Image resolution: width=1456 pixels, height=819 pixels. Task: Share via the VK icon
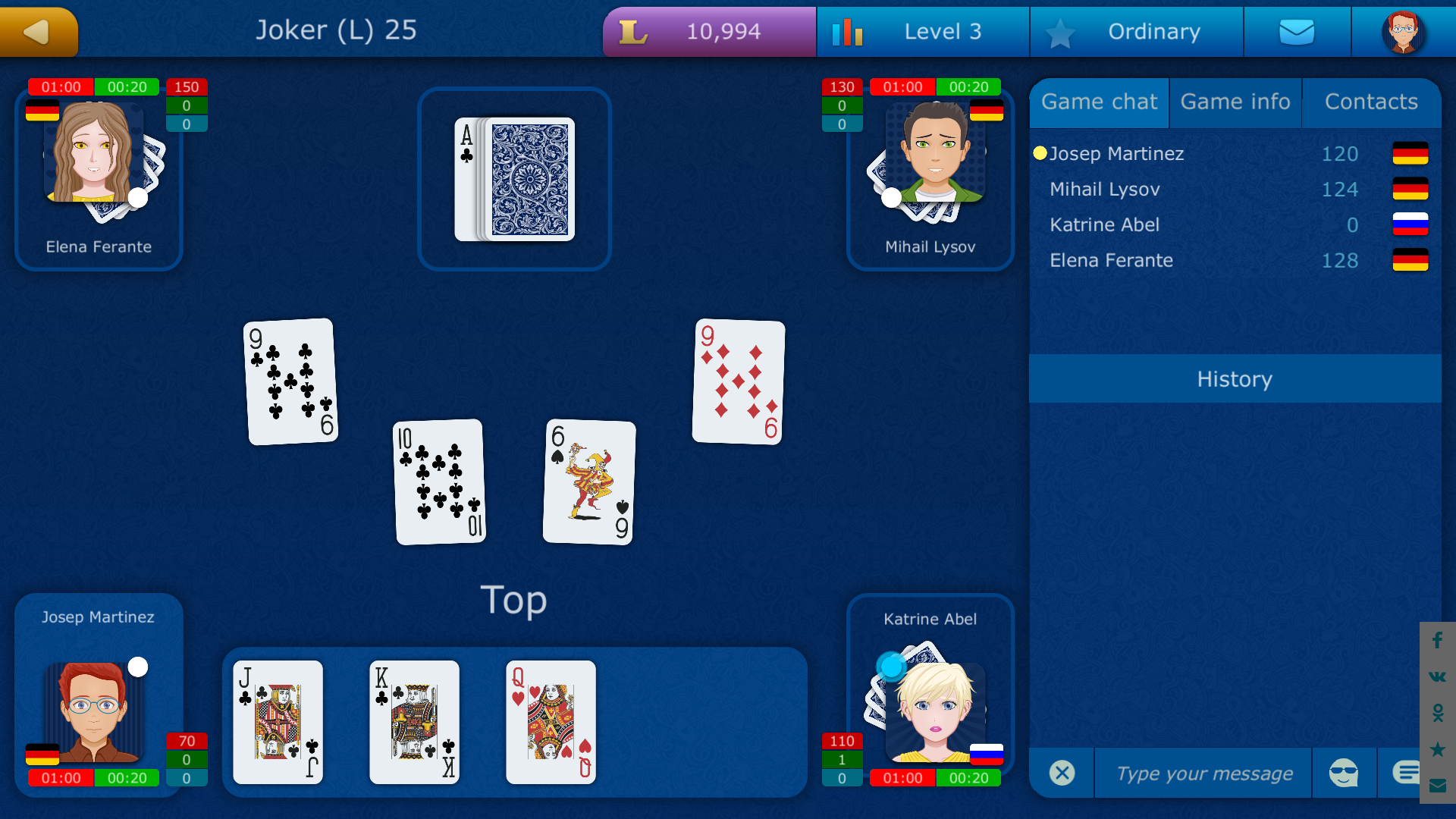coord(1437,677)
